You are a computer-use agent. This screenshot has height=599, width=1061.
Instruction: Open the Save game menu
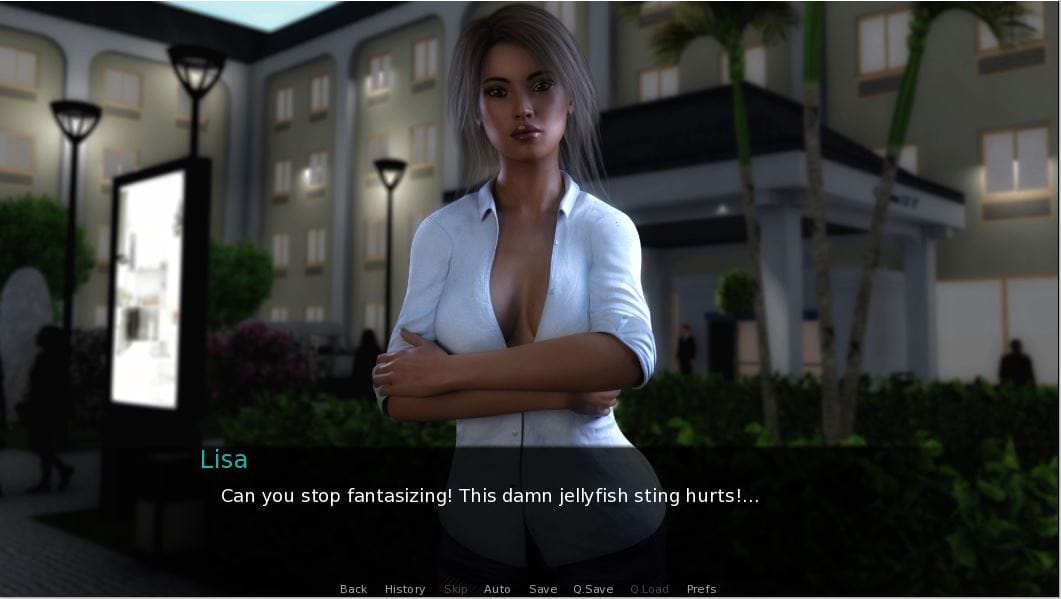pos(543,589)
